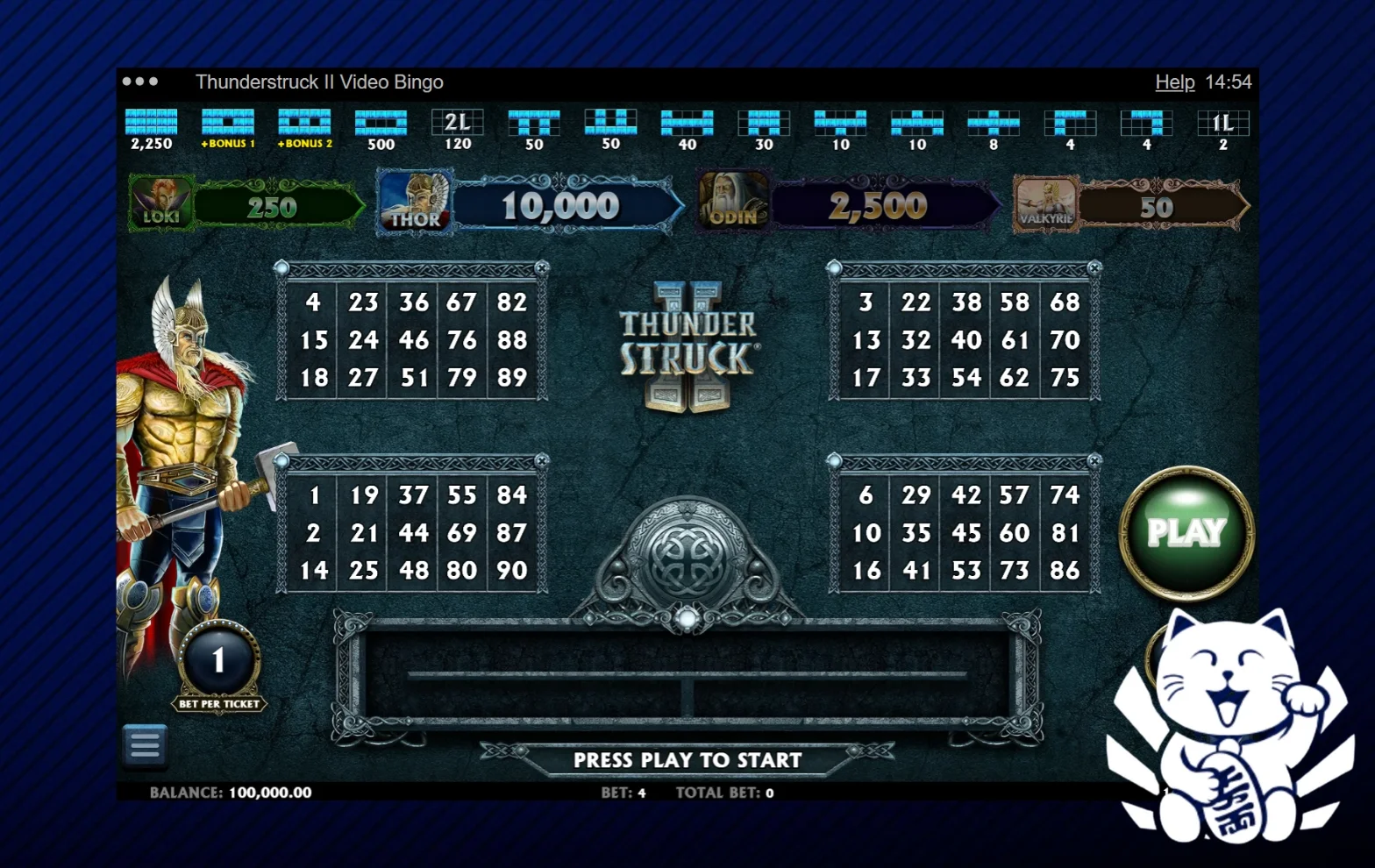The image size is (1375, 868).
Task: View the 1L pattern paying 2
Action: tap(1222, 129)
